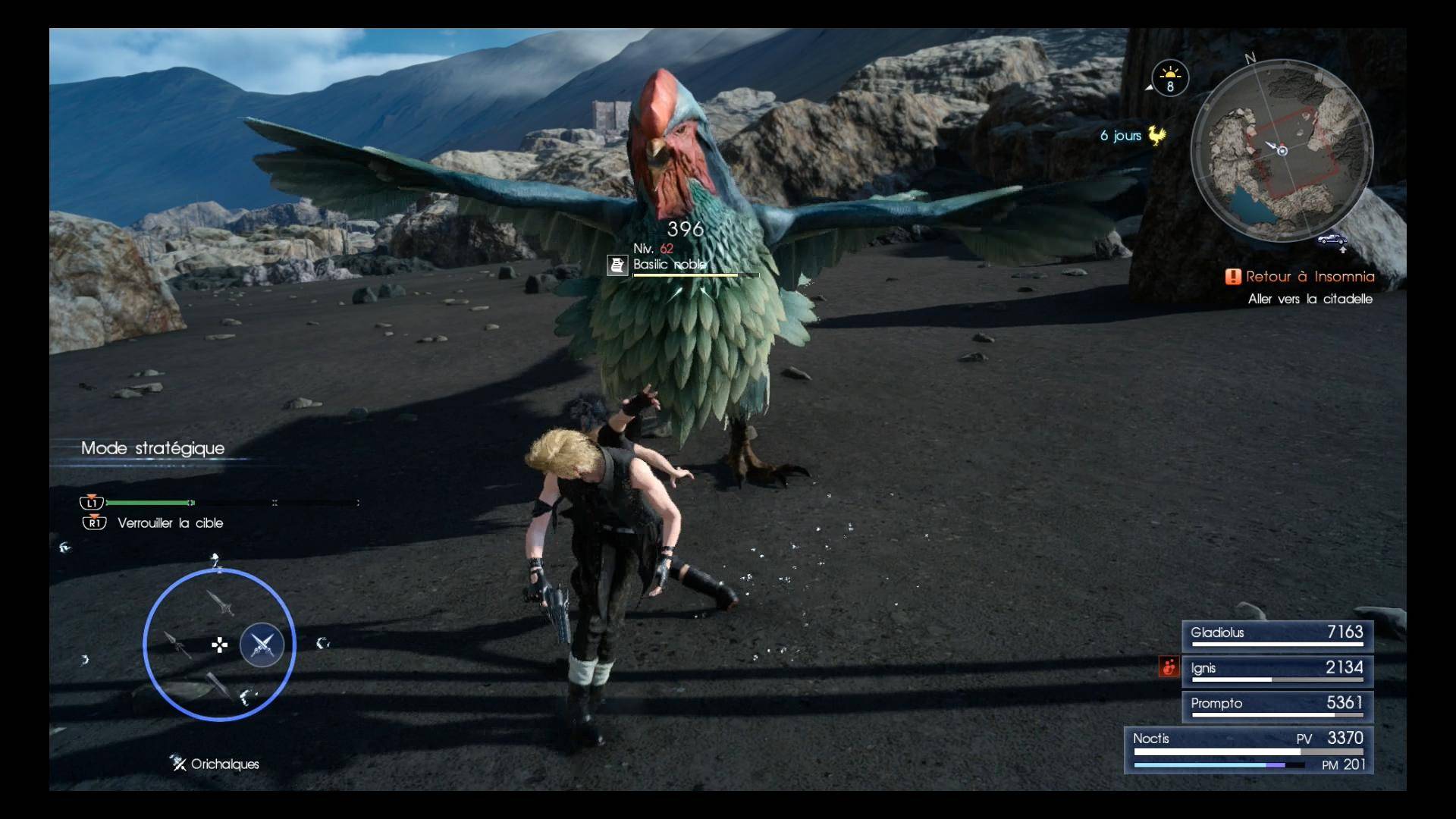Screen dimensions: 1456x819
Task: Open the Basilic noble enemy info icon
Action: tap(617, 265)
